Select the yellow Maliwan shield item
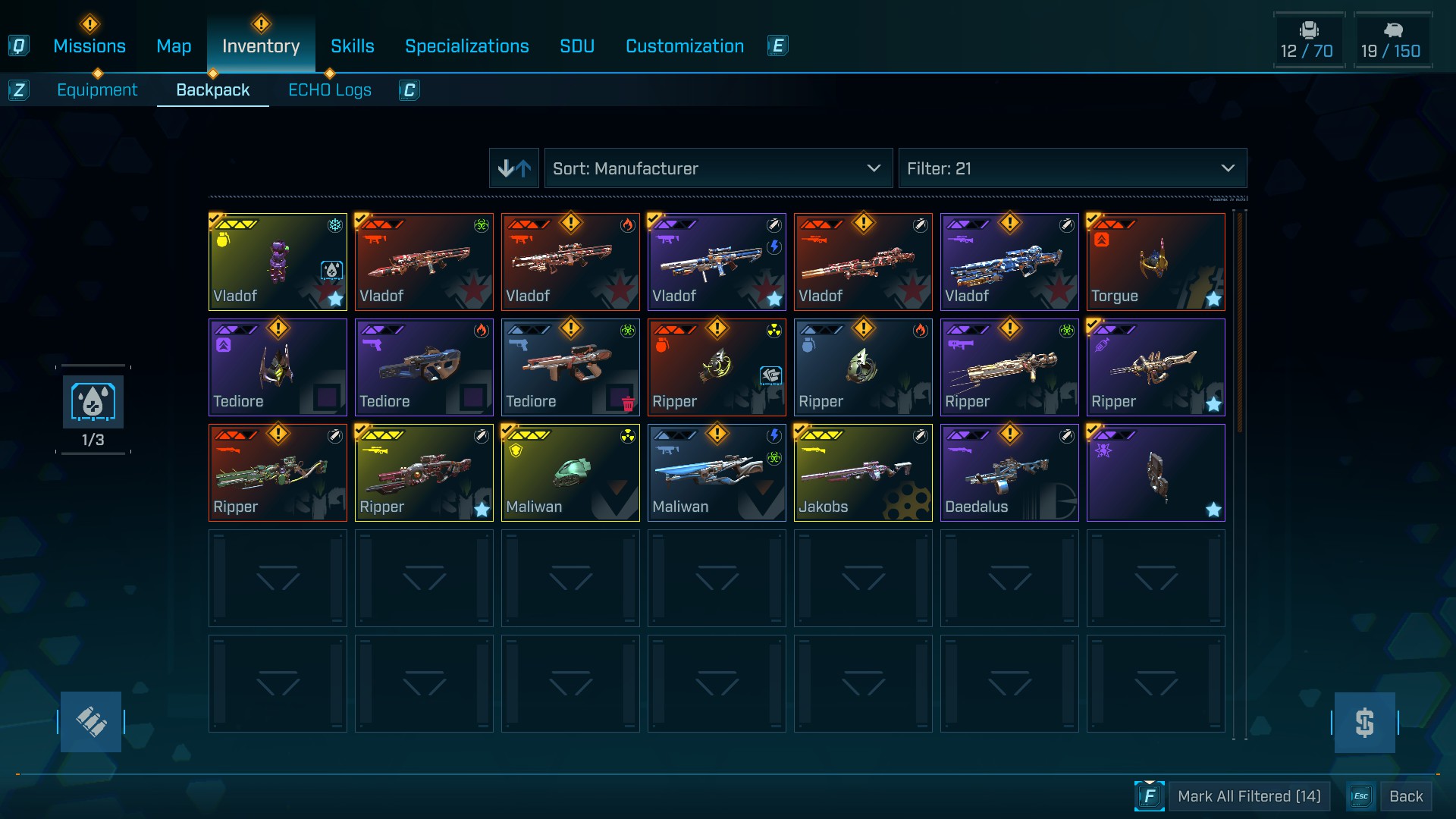The width and height of the screenshot is (1456, 819). pos(570,472)
